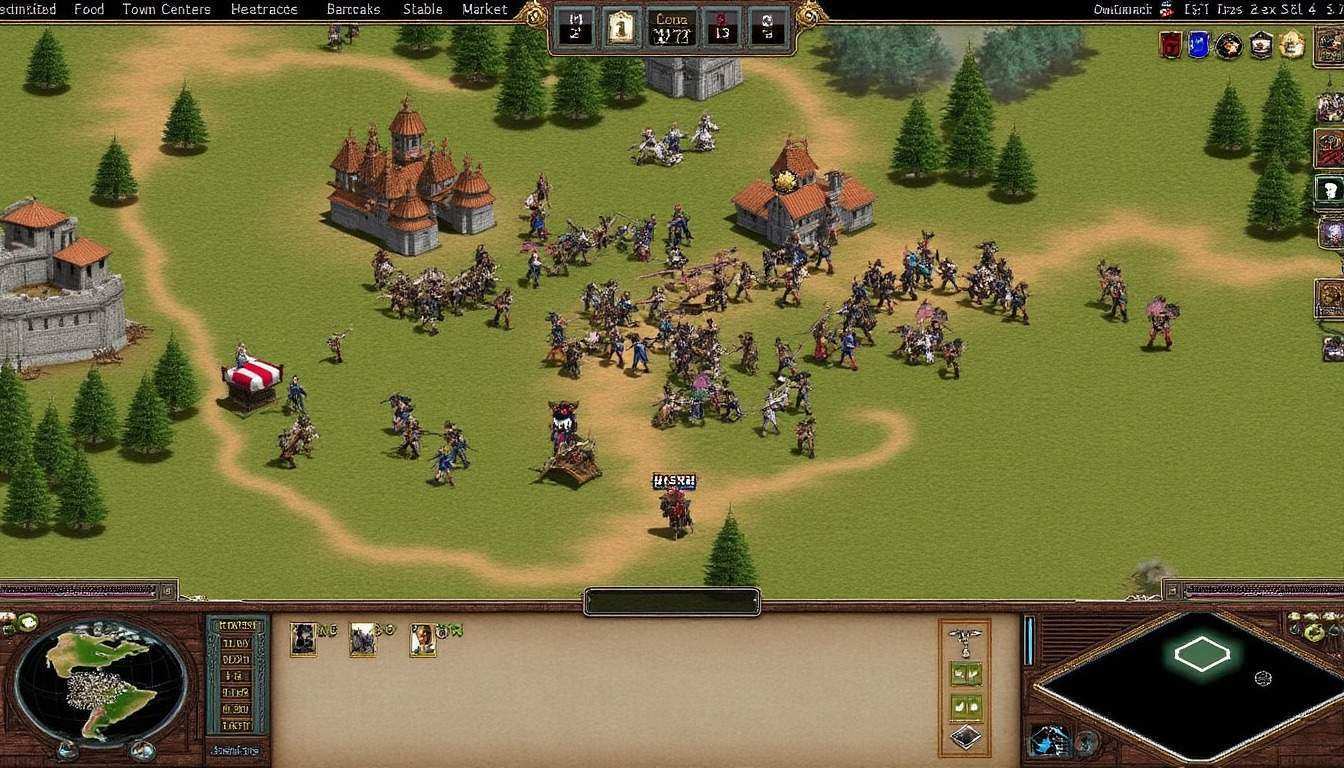The width and height of the screenshot is (1344, 768).
Task: Toggle the gold coin resource indicator
Action: click(622, 28)
